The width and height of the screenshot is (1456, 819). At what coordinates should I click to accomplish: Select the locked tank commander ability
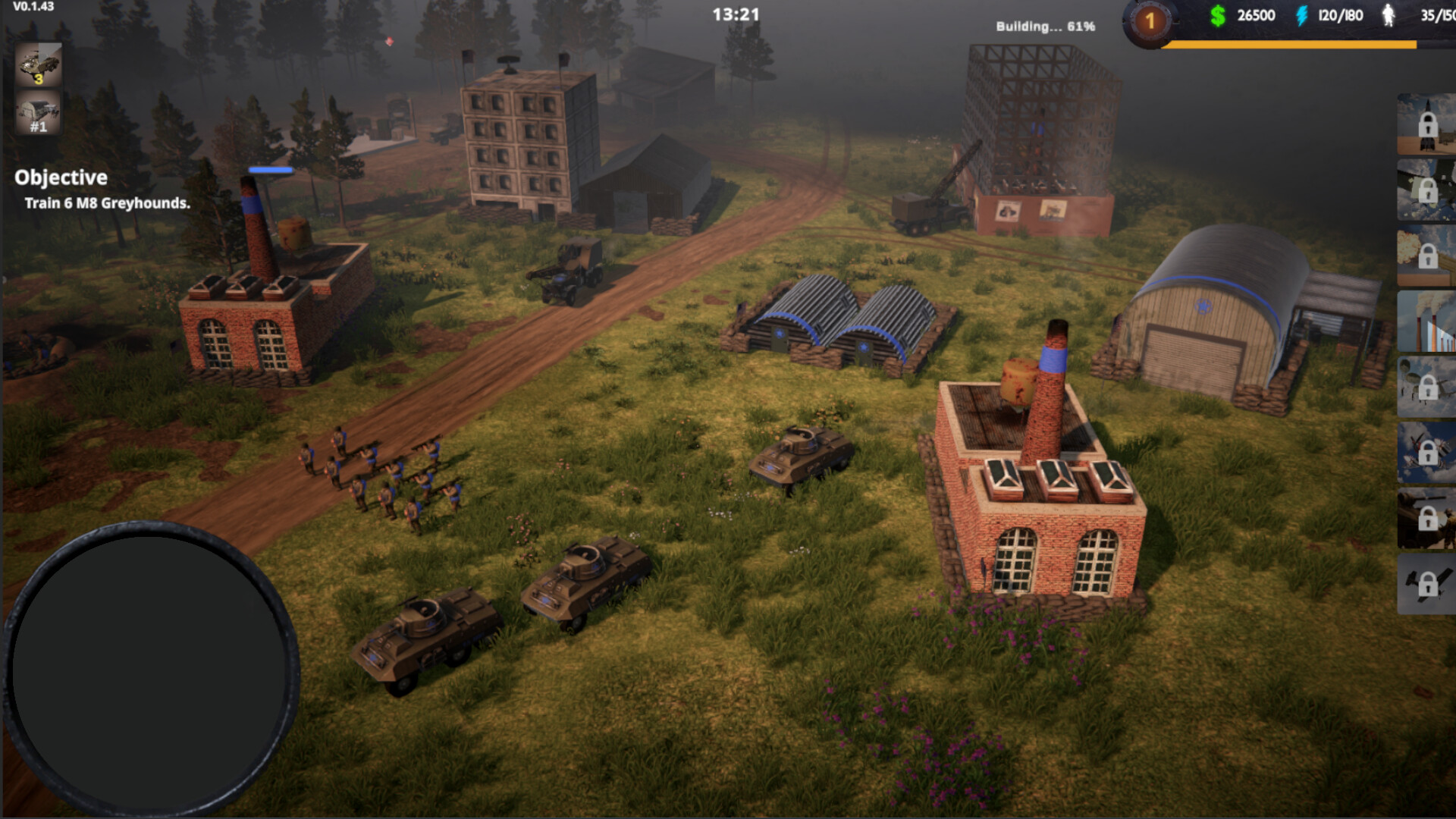click(x=1426, y=519)
